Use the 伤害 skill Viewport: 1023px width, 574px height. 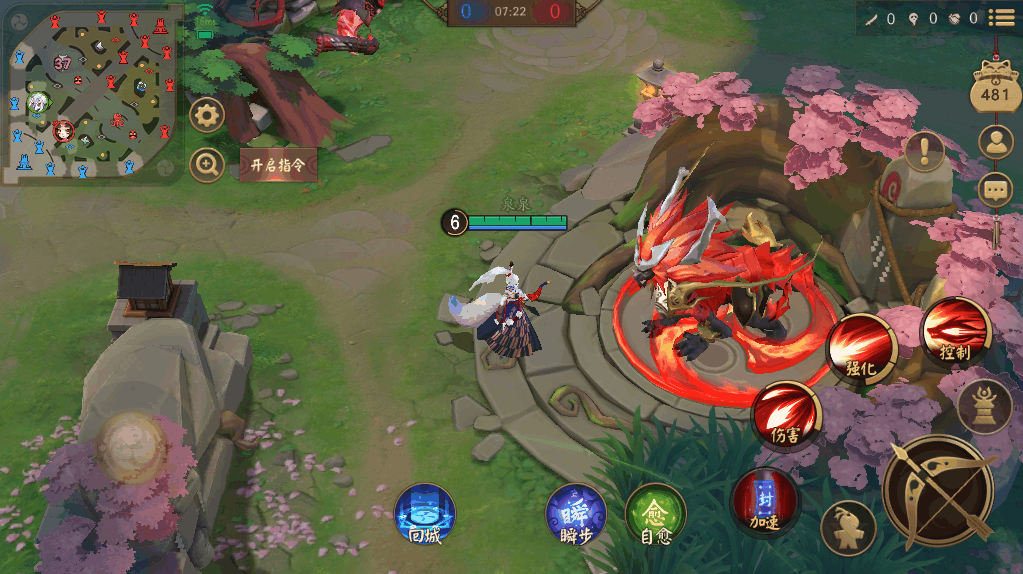[x=786, y=415]
